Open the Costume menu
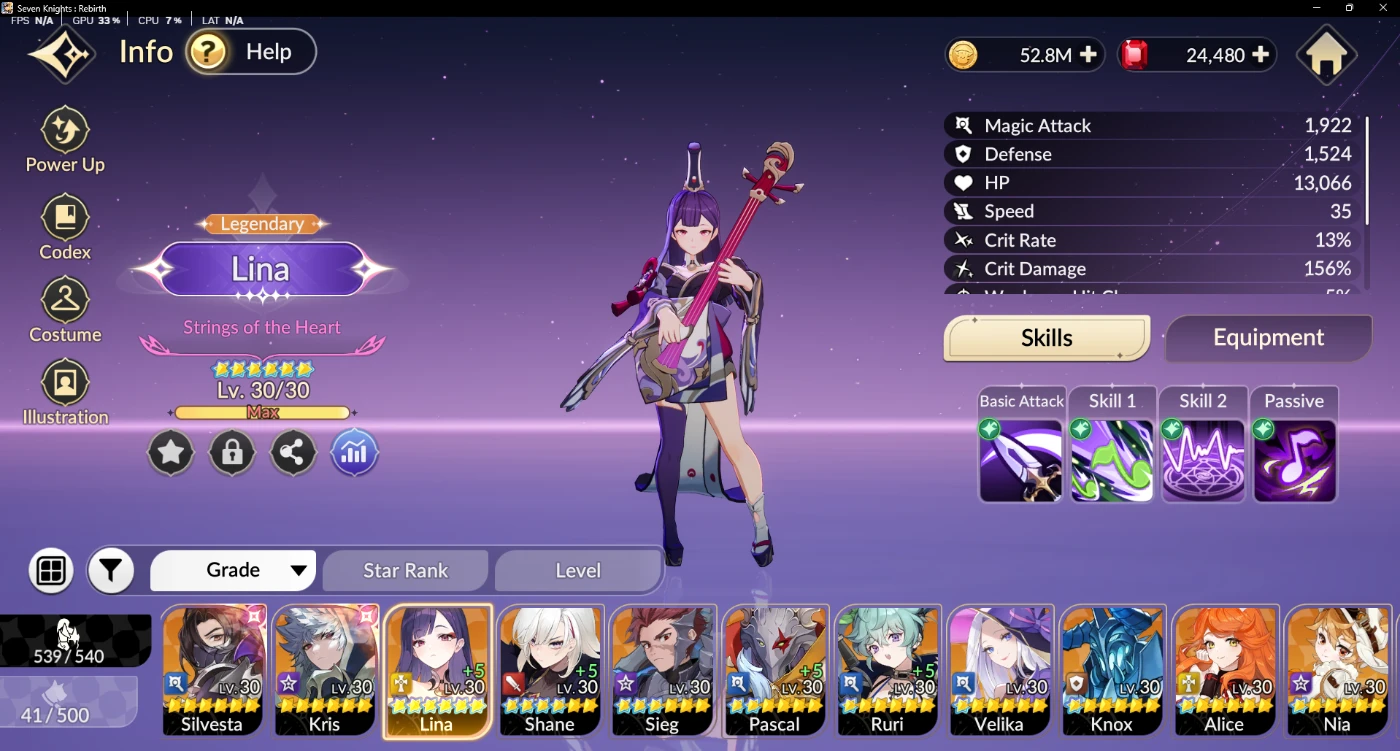1400x751 pixels. [65, 310]
